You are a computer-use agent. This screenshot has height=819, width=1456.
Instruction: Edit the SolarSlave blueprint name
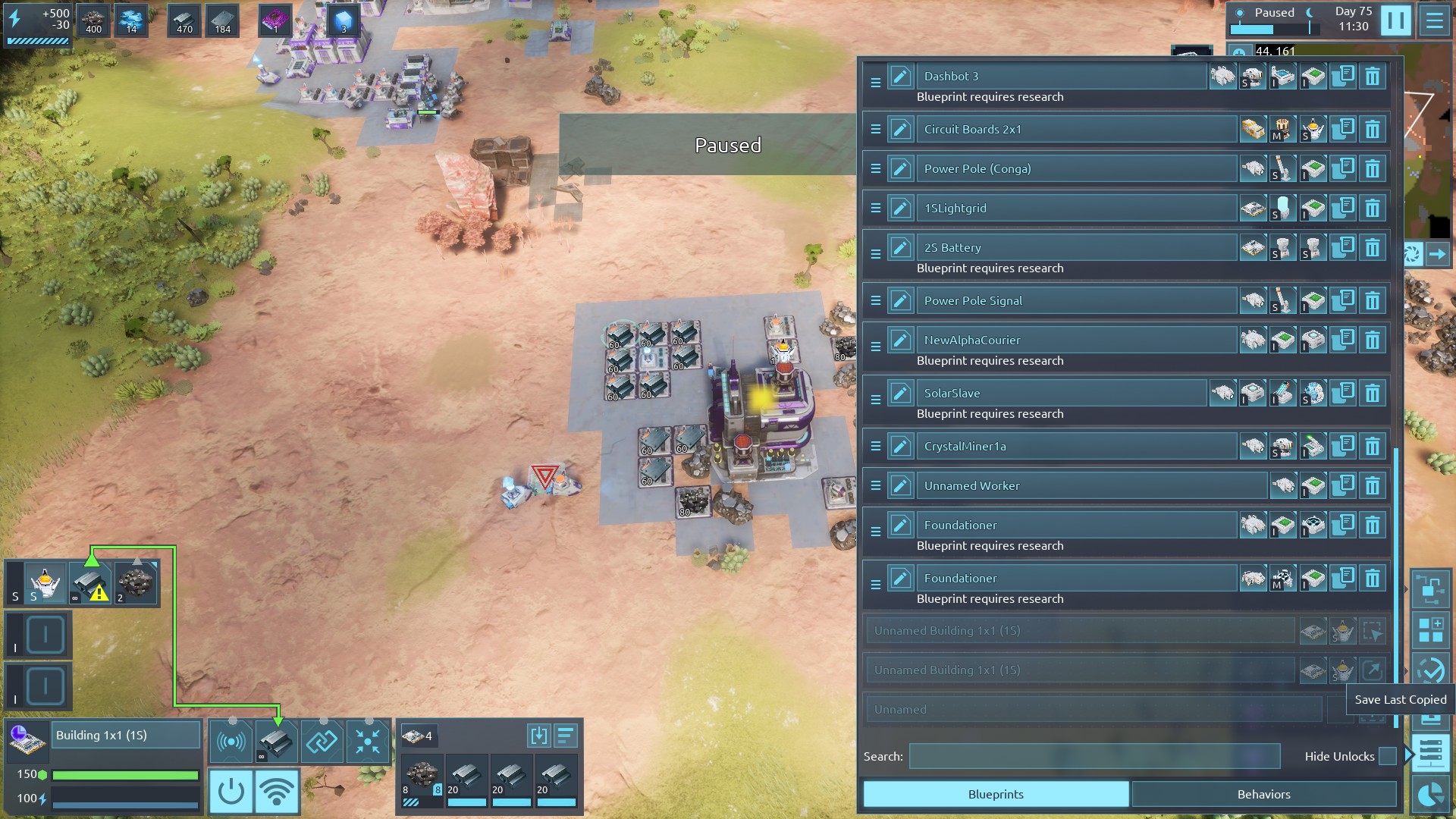click(900, 394)
